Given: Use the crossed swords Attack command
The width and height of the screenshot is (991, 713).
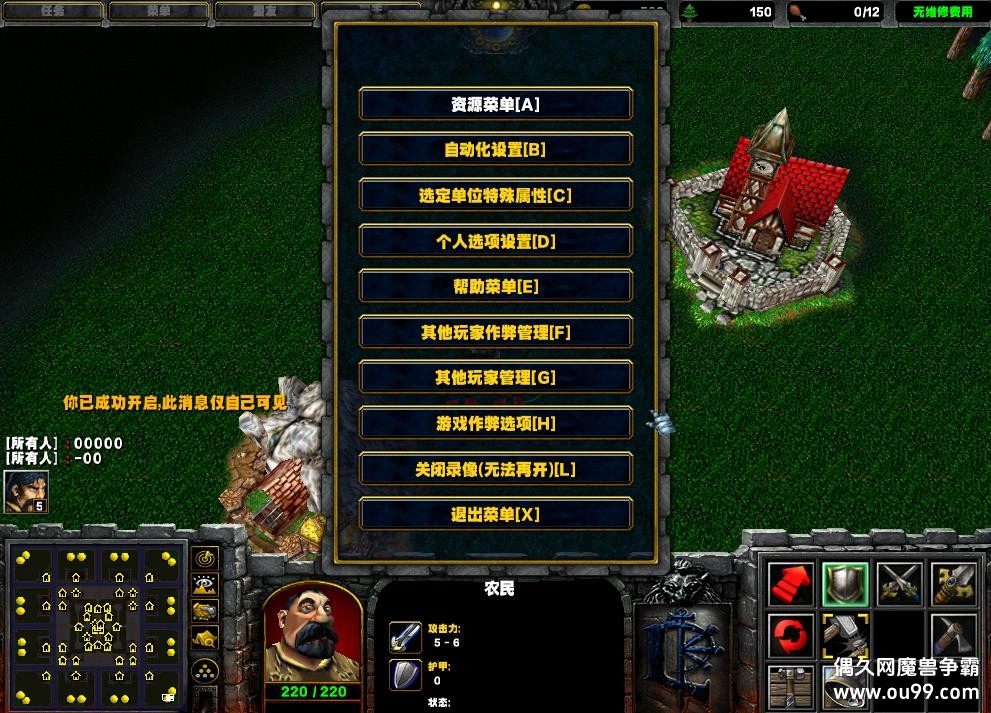Looking at the screenshot, I should (899, 584).
